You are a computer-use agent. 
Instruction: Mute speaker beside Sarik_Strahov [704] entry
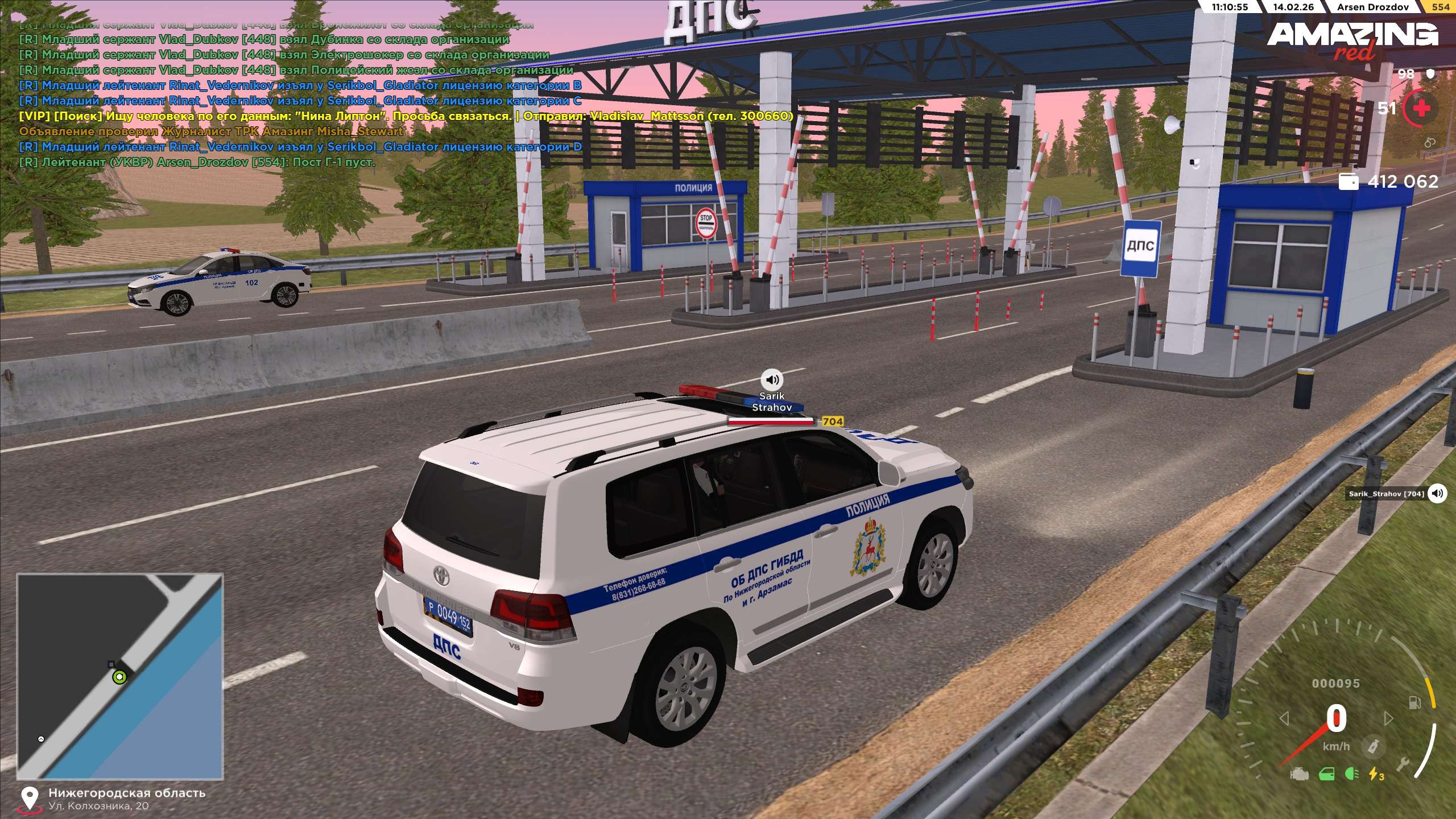(x=1437, y=493)
